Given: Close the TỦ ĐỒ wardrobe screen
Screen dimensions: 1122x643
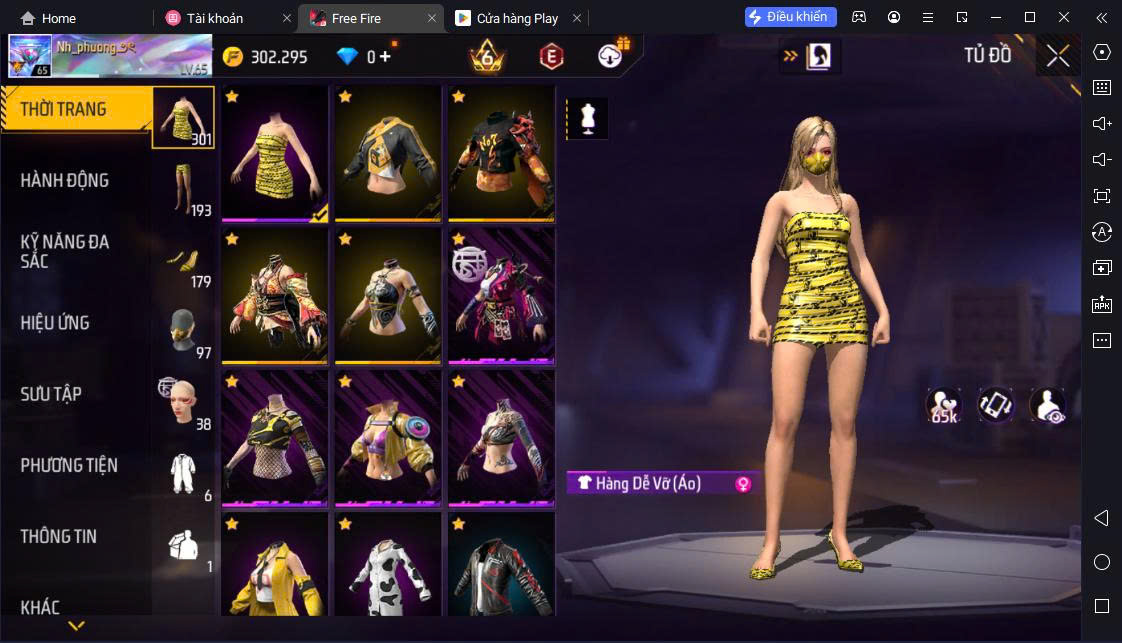Looking at the screenshot, I should point(1058,56).
